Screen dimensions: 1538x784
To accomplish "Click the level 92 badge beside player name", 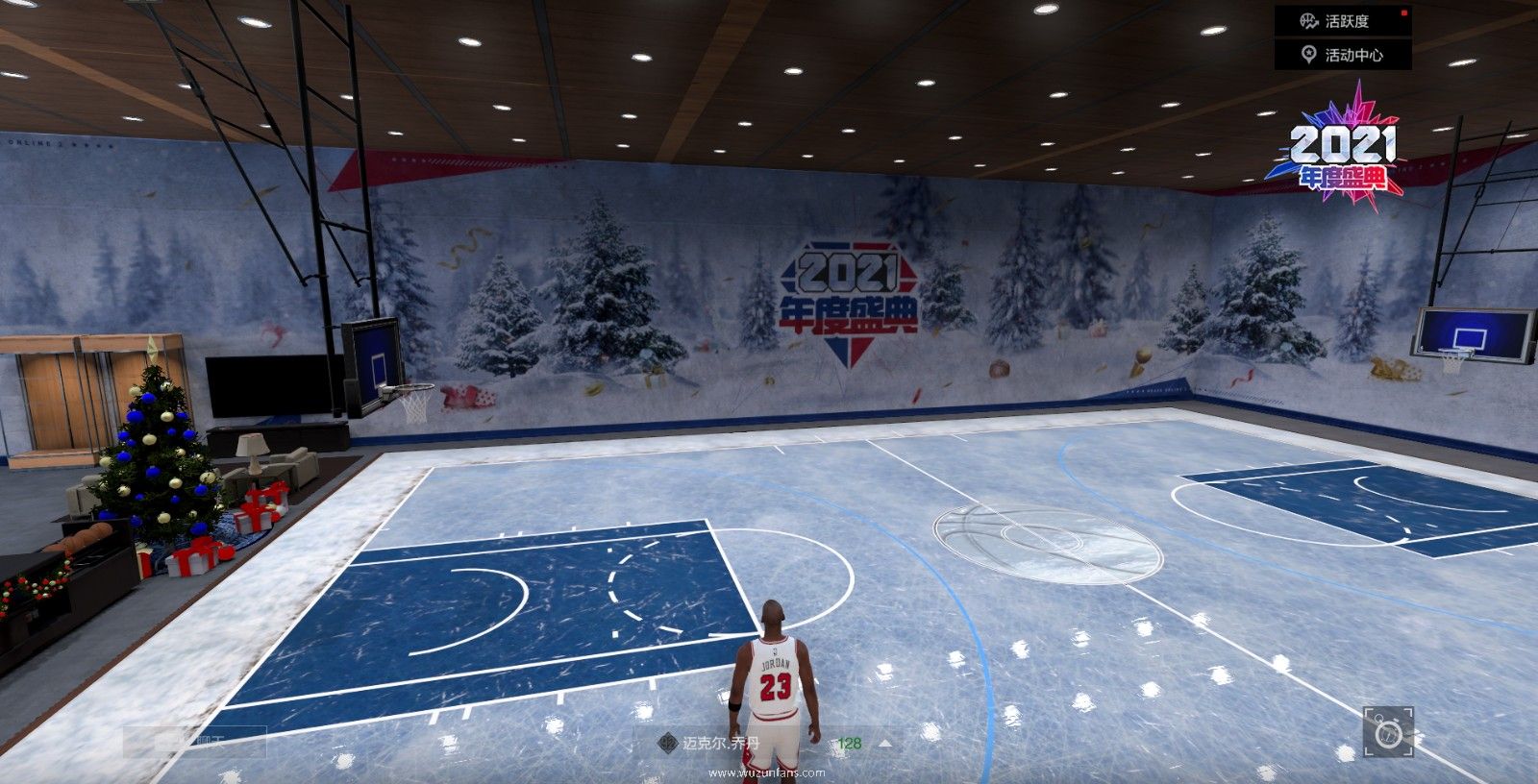I will (x=667, y=742).
